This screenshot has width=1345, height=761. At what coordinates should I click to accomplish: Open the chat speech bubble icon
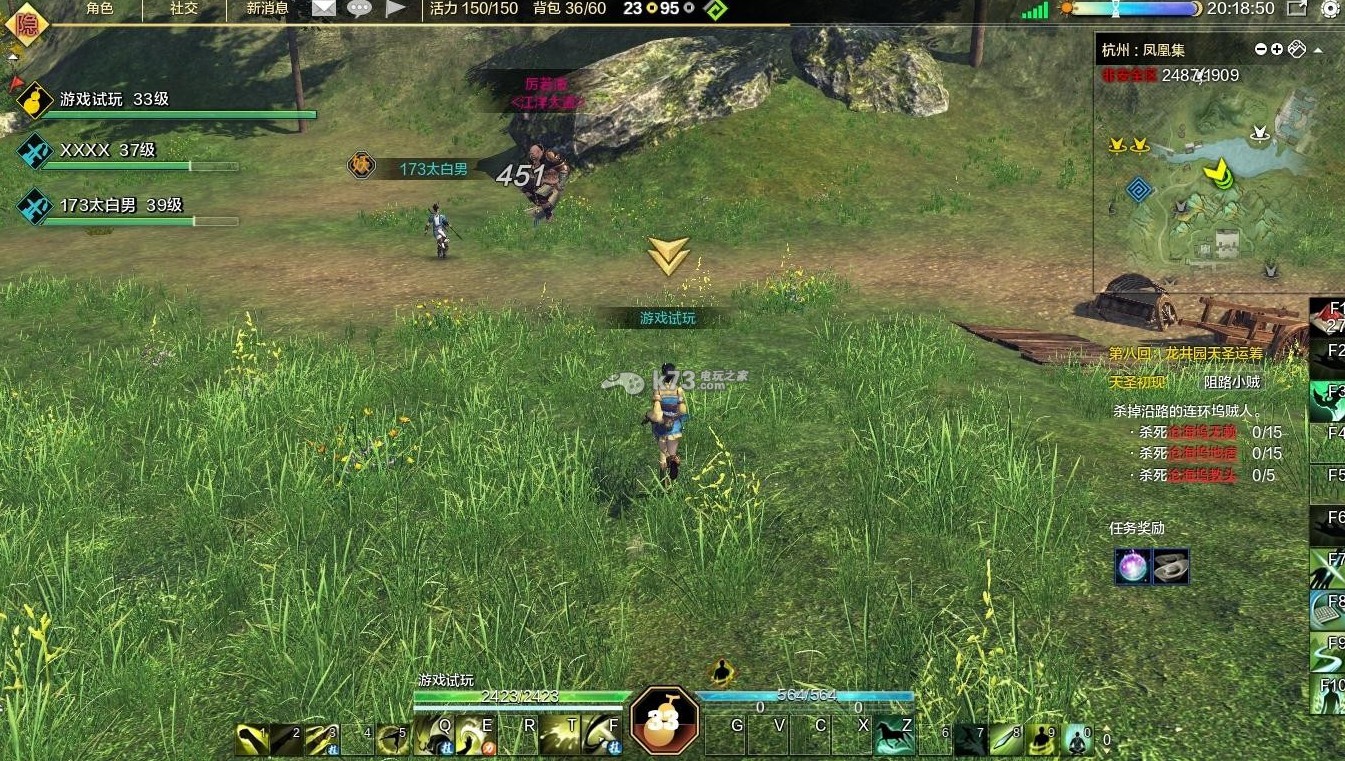tap(359, 9)
